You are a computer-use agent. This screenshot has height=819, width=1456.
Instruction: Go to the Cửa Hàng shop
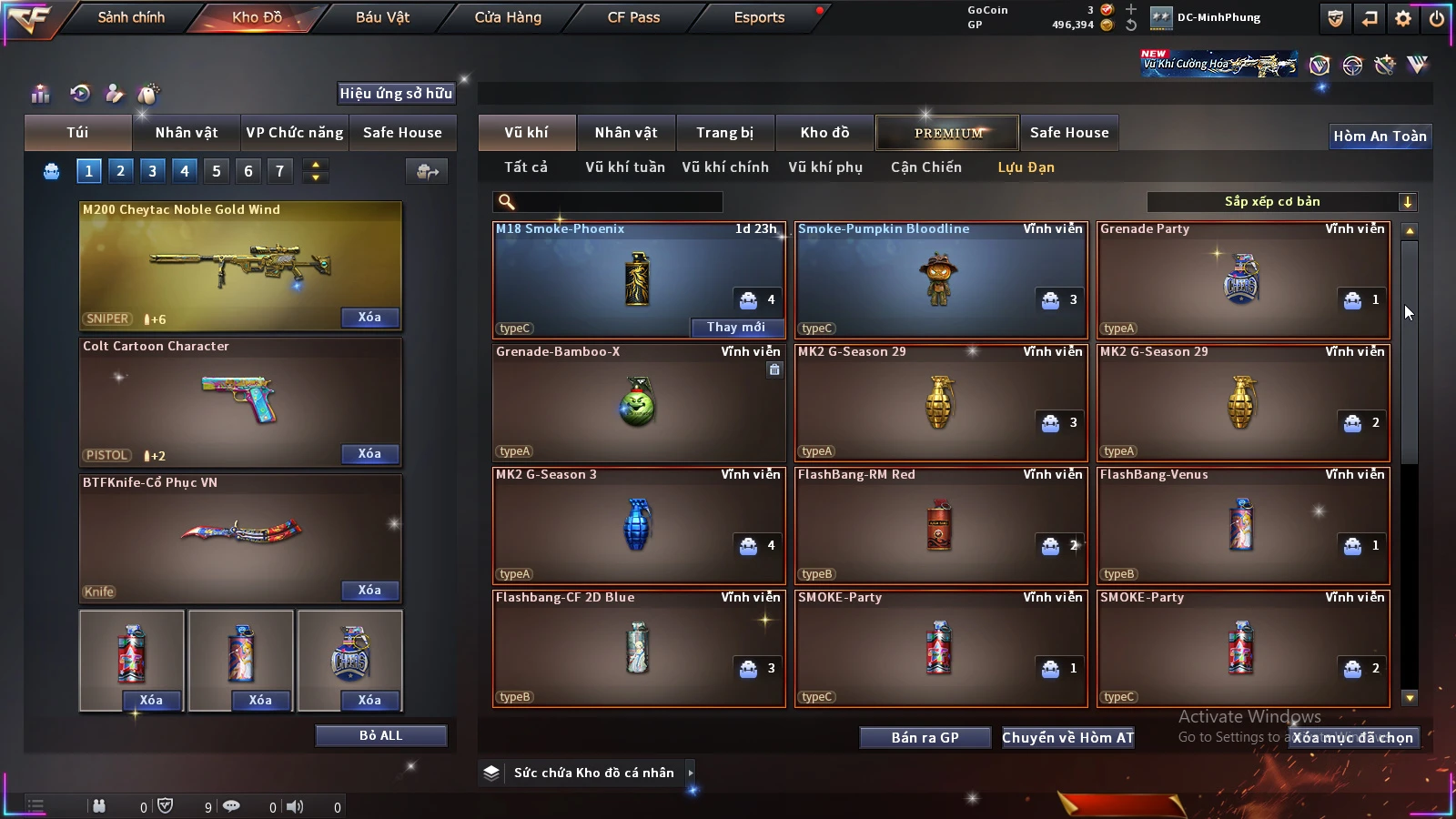[508, 17]
